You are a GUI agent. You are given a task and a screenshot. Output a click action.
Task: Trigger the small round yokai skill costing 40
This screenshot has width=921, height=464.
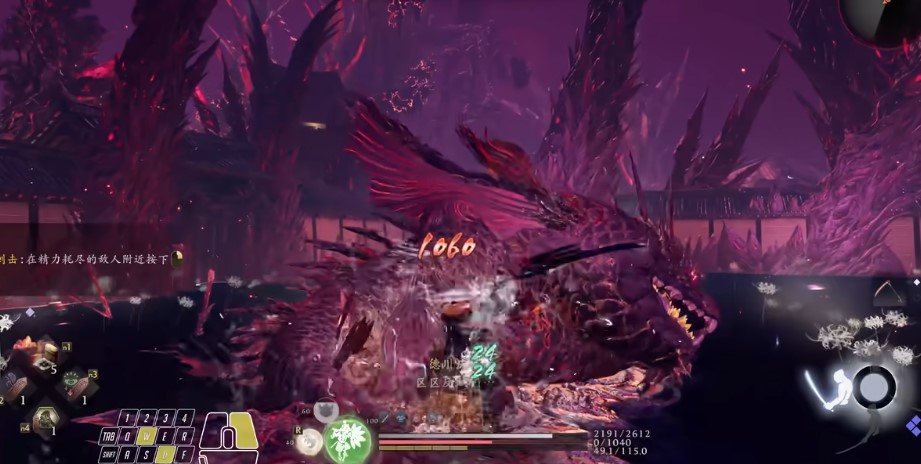[311, 442]
